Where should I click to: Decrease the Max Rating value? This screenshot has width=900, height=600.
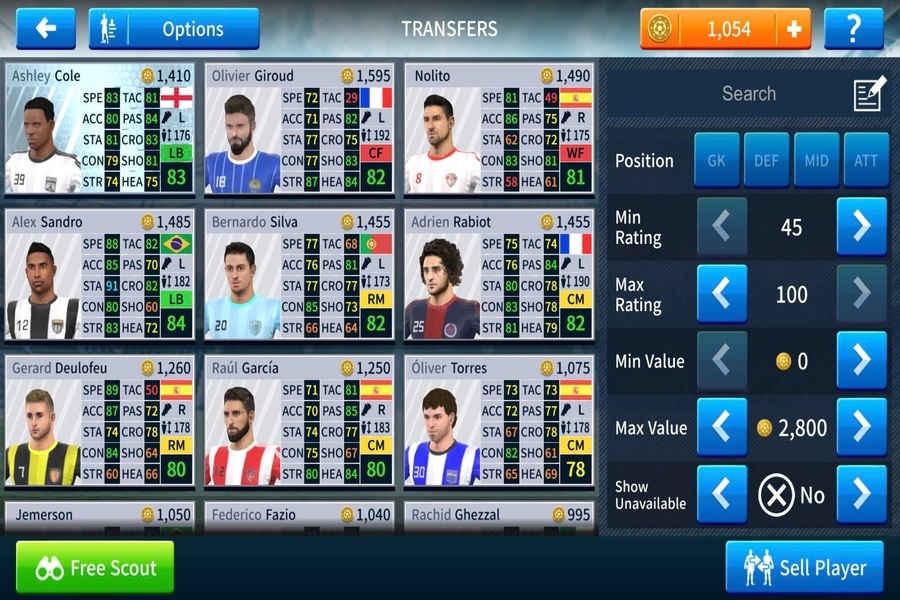click(722, 294)
